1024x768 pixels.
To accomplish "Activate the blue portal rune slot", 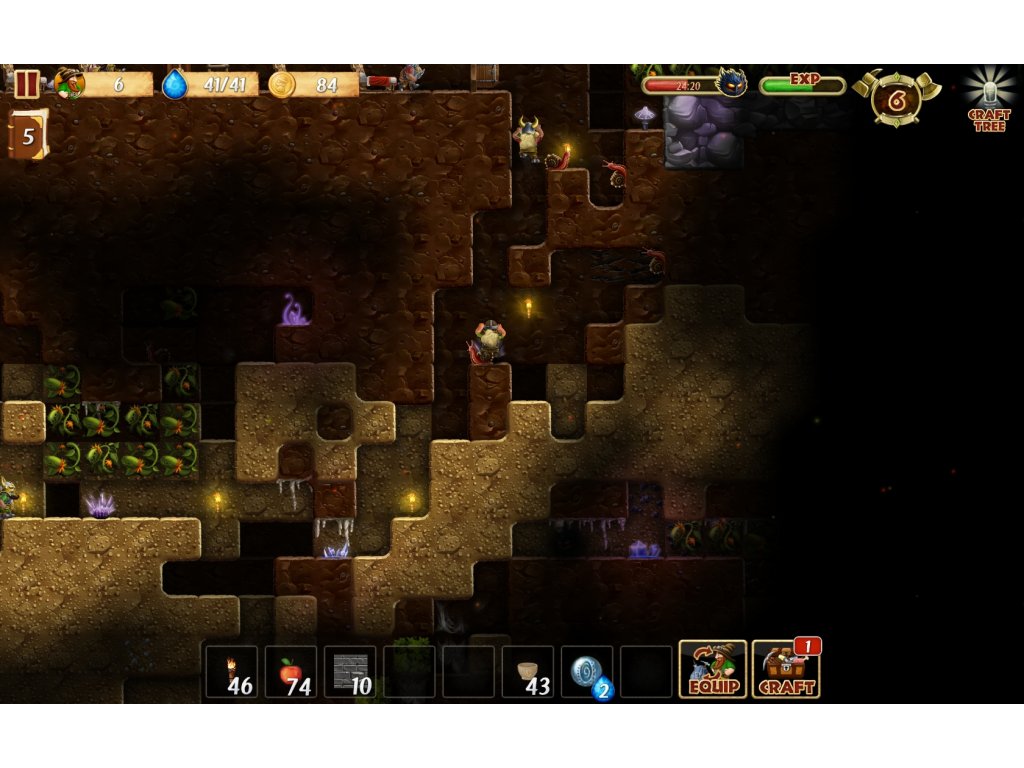I will point(587,671).
